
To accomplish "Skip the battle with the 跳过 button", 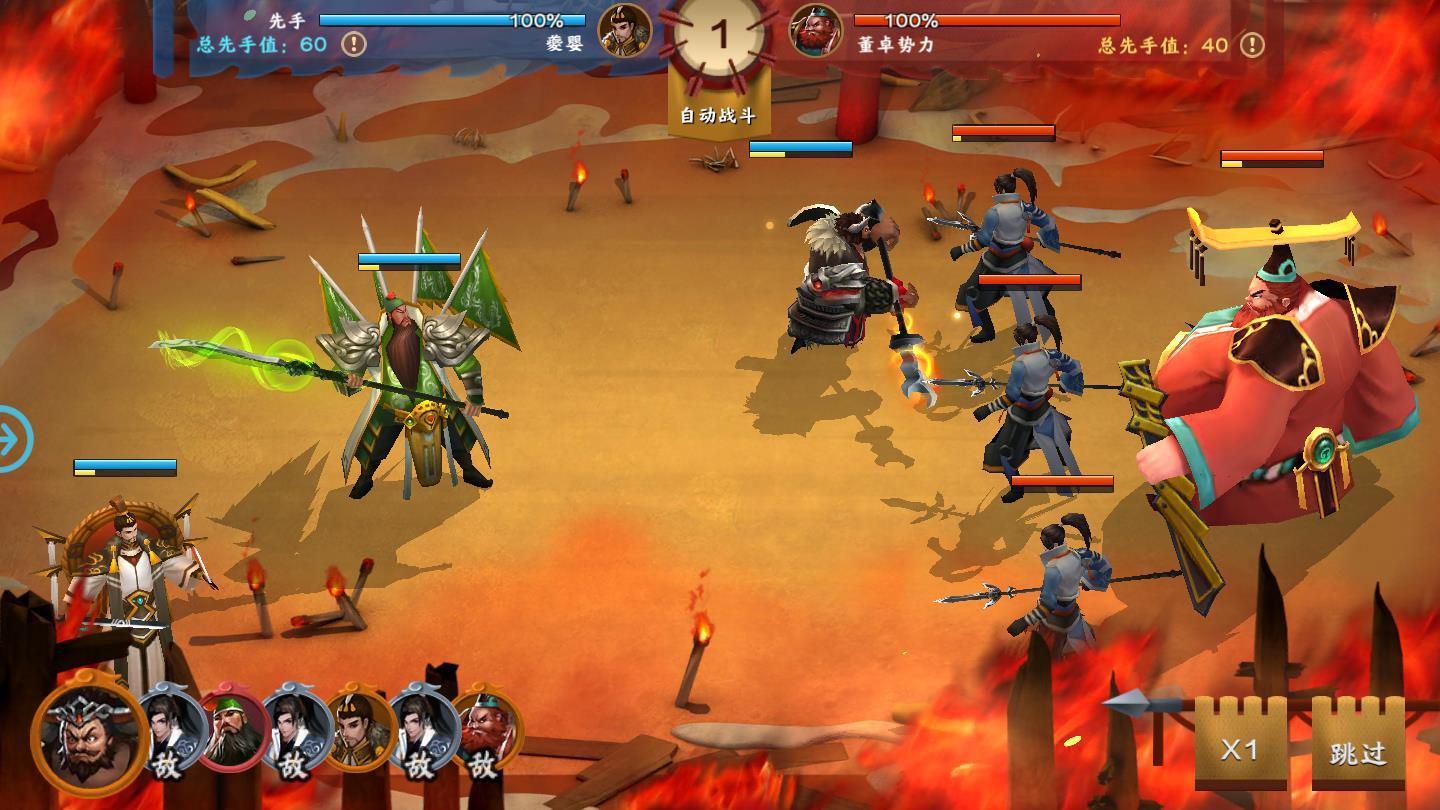I will (1357, 751).
